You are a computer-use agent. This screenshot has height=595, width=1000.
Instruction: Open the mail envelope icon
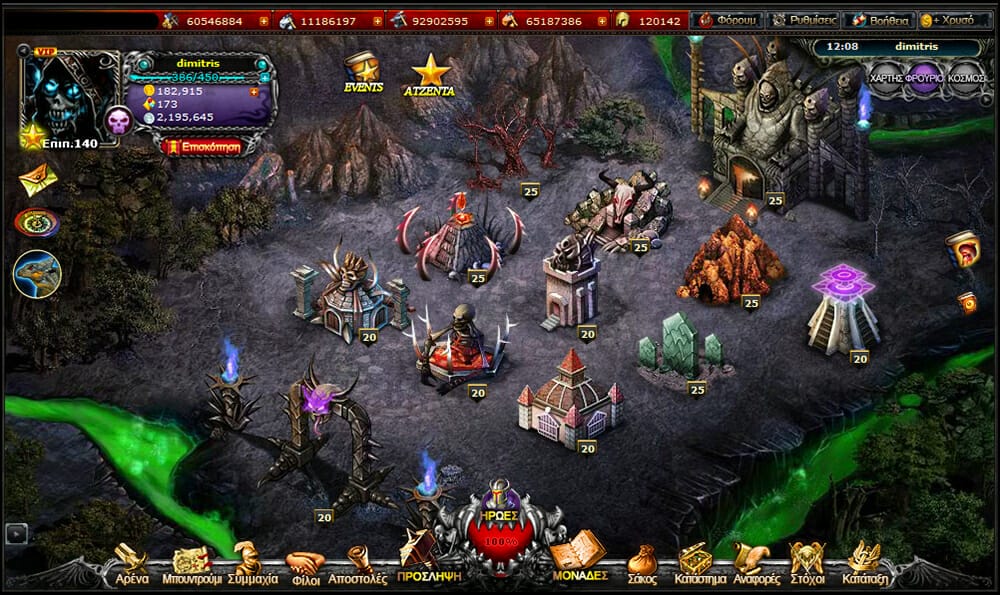(x=37, y=179)
